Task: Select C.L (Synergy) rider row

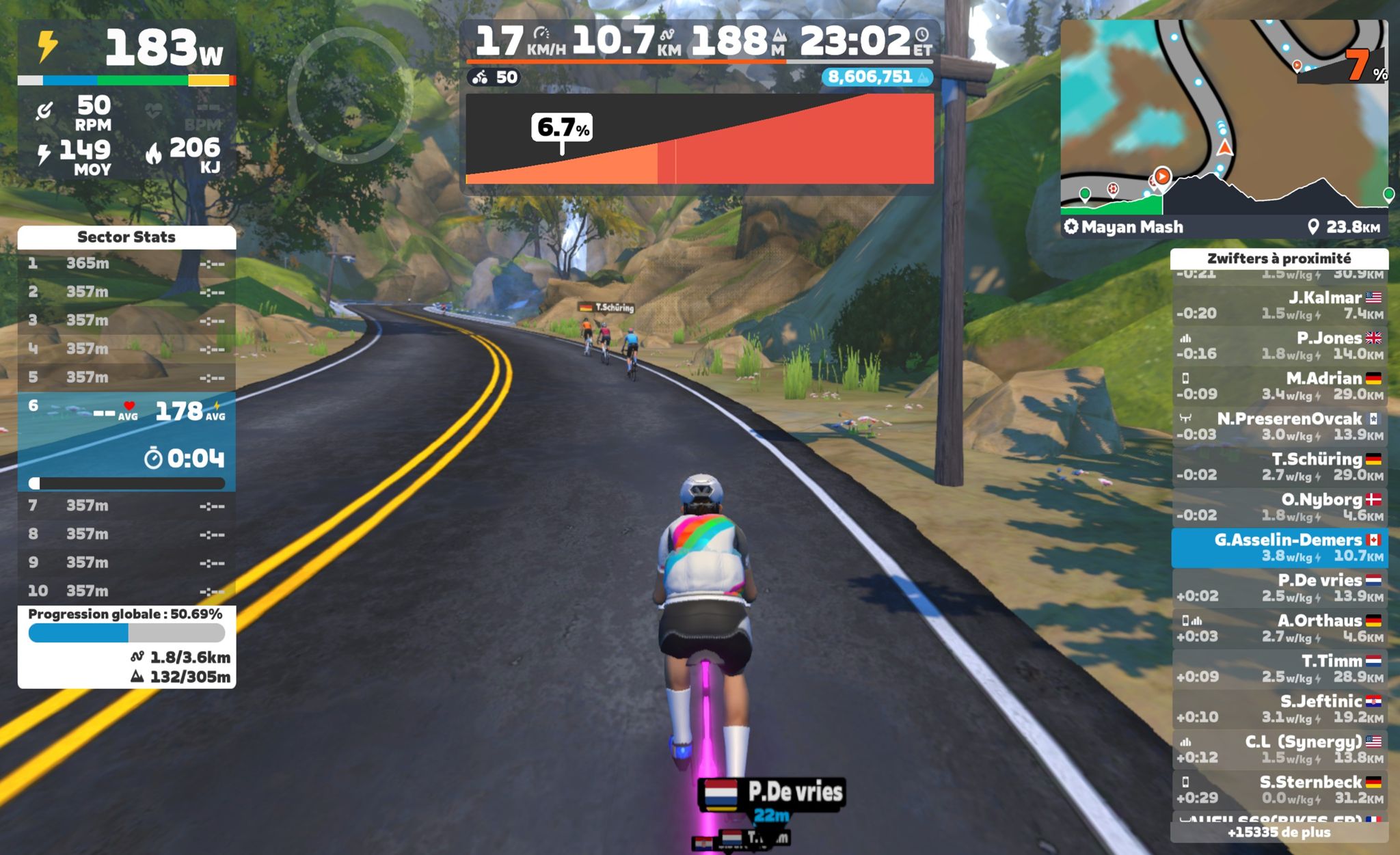Action: [1279, 749]
